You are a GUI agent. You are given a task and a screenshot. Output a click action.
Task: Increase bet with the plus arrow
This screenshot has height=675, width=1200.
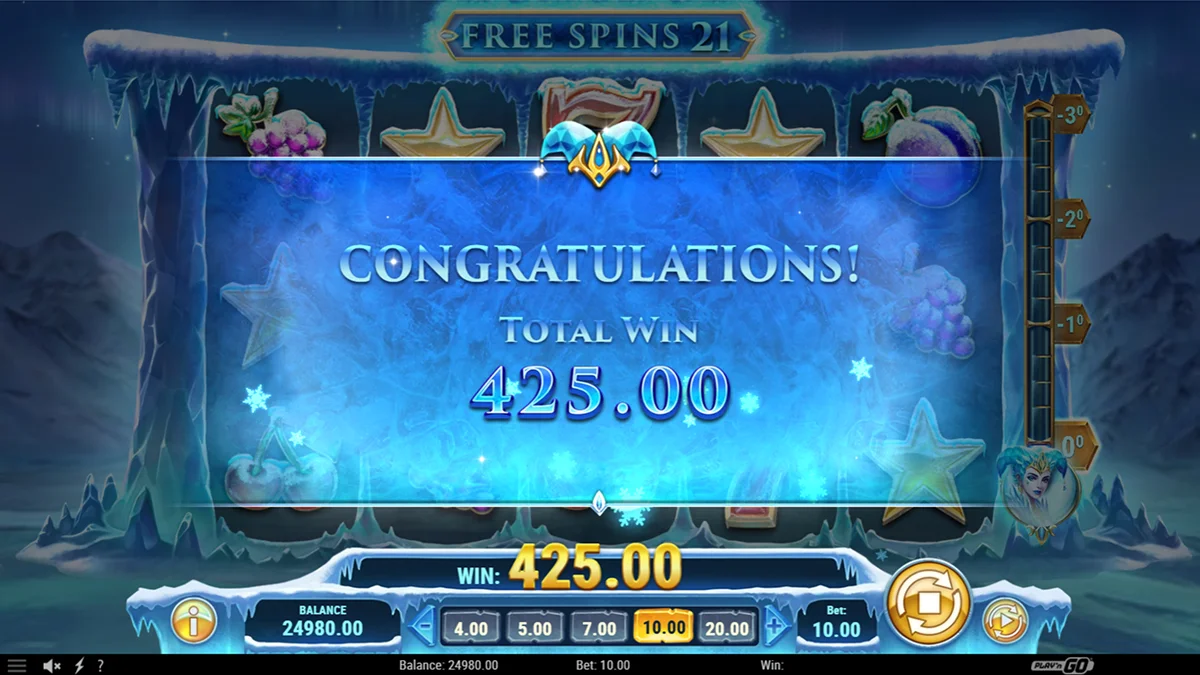click(775, 628)
